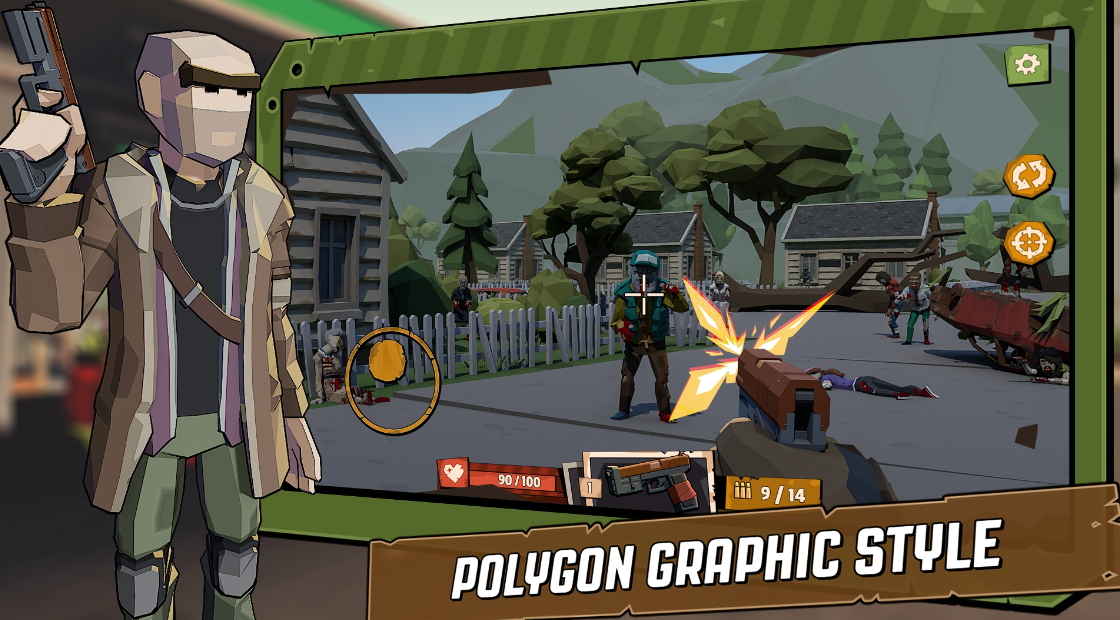
Task: Select the pistol weapon slot
Action: point(648,481)
